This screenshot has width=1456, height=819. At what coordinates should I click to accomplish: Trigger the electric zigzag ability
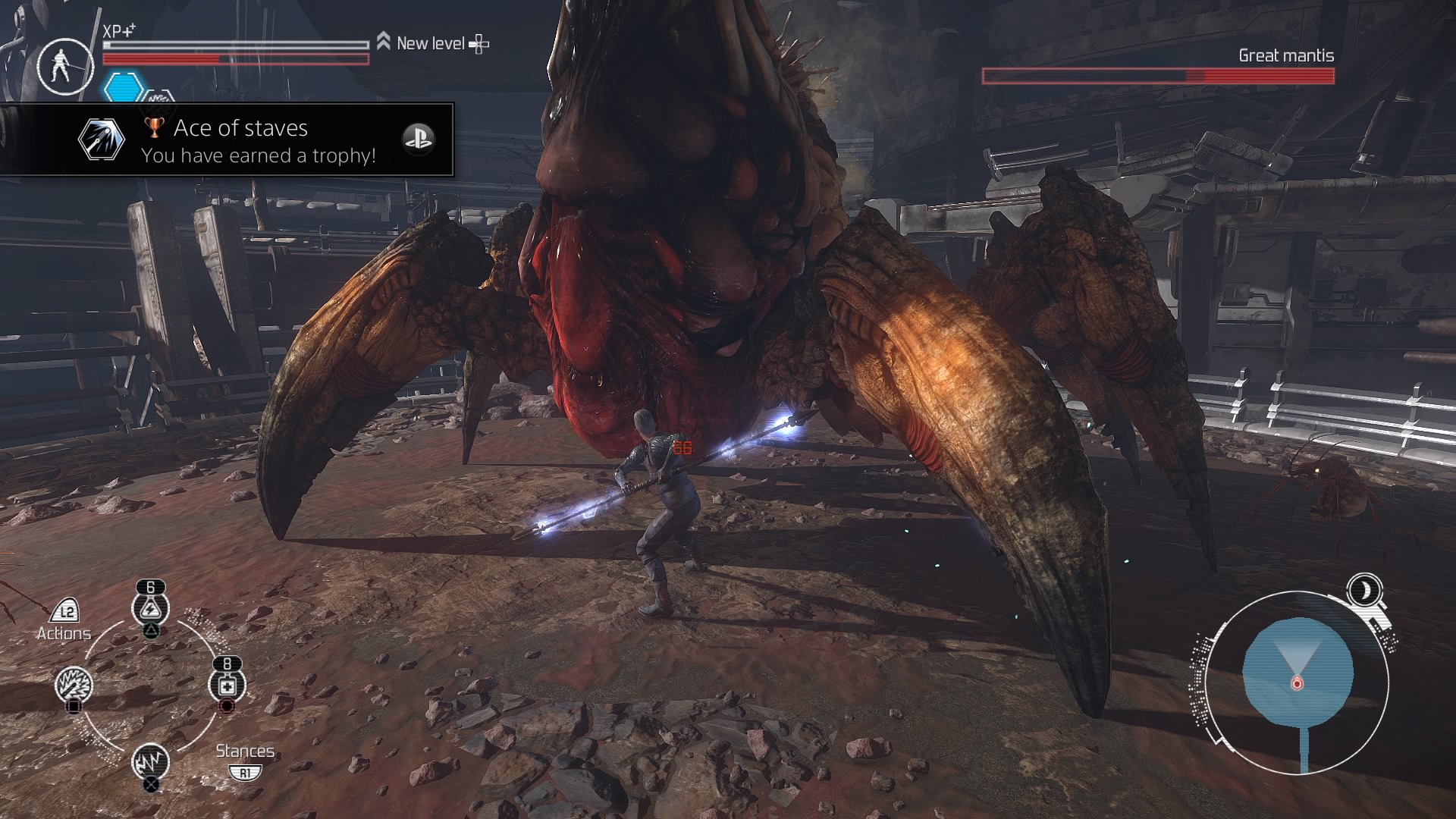[150, 761]
